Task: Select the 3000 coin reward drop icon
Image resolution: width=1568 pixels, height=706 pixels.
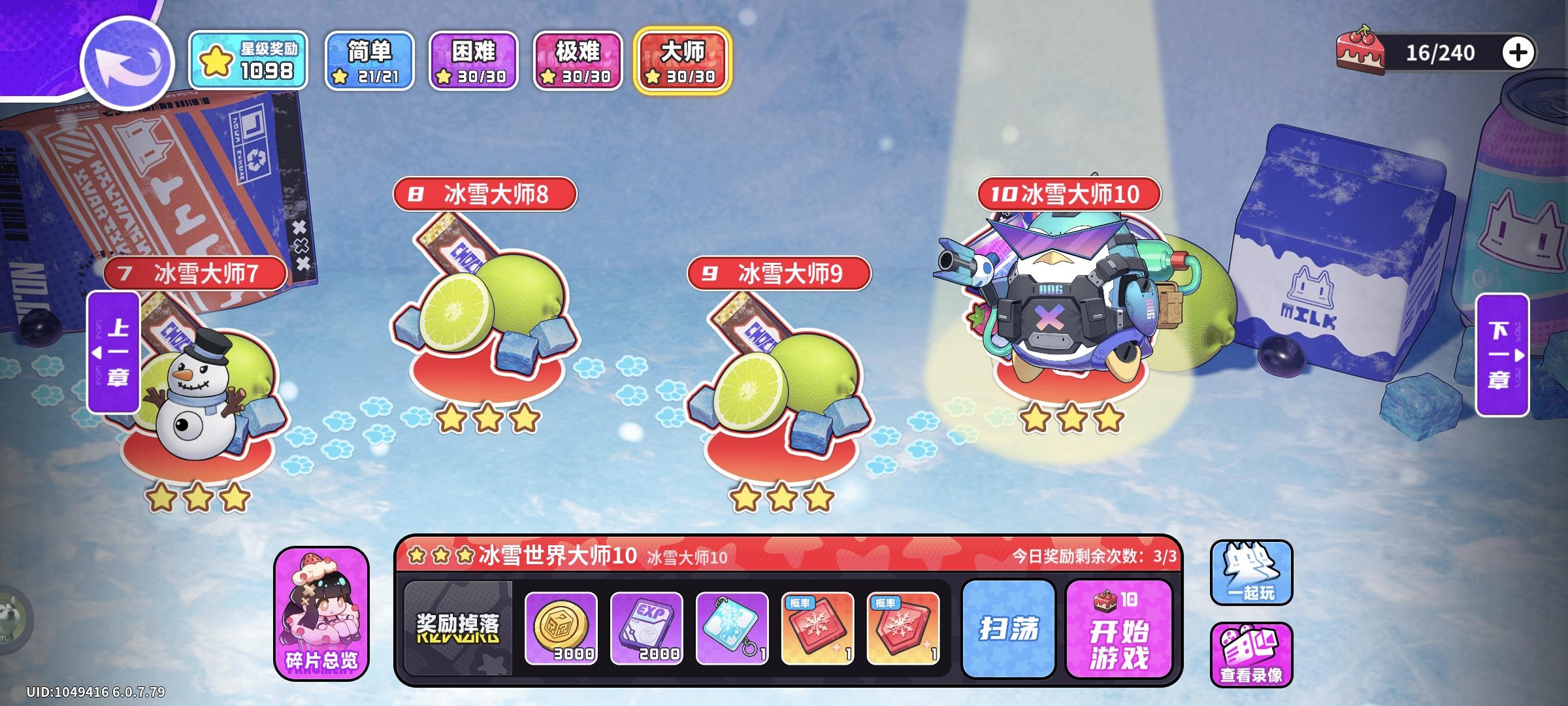Action: [561, 628]
